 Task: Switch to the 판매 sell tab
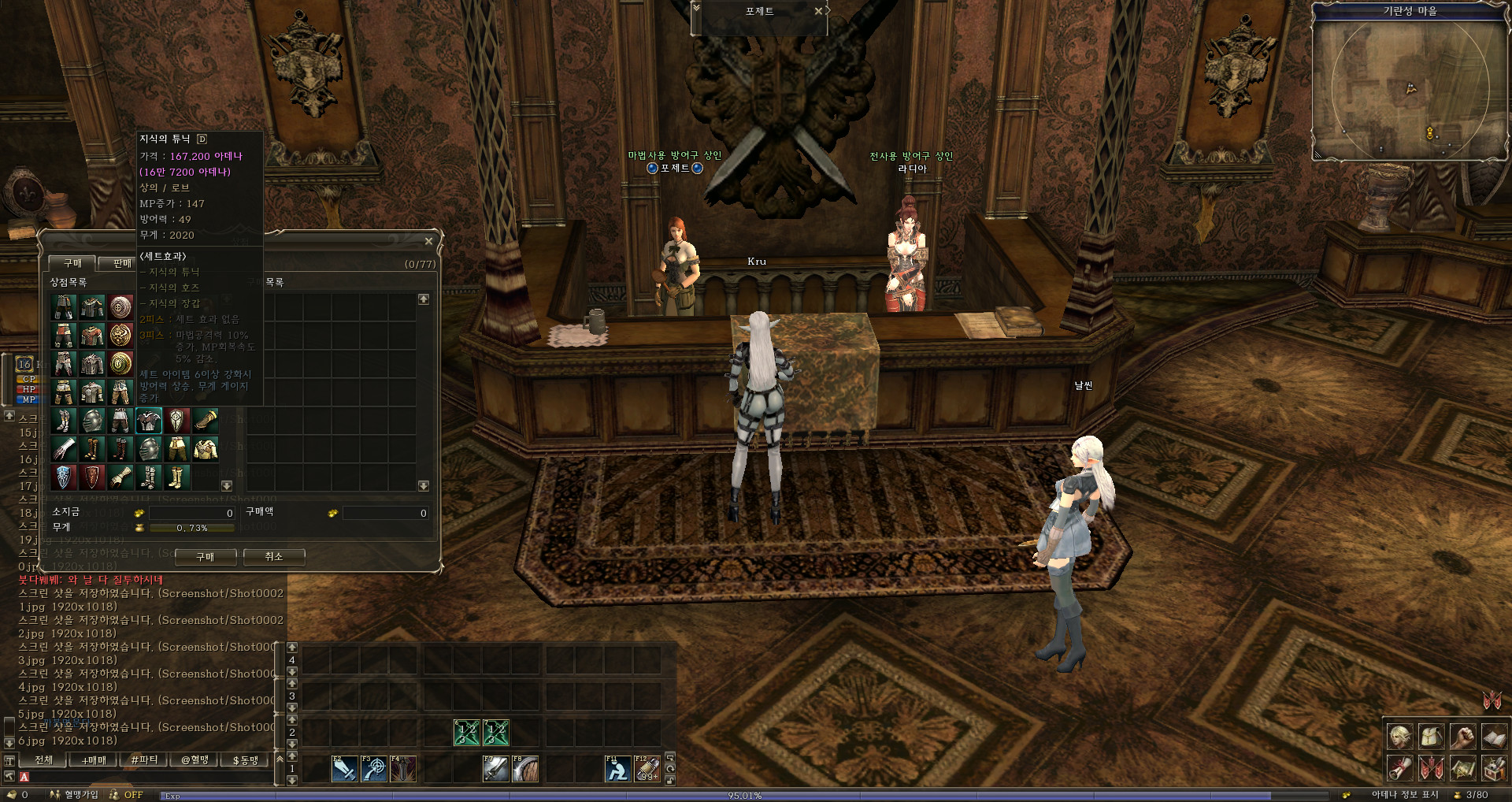pos(122,263)
